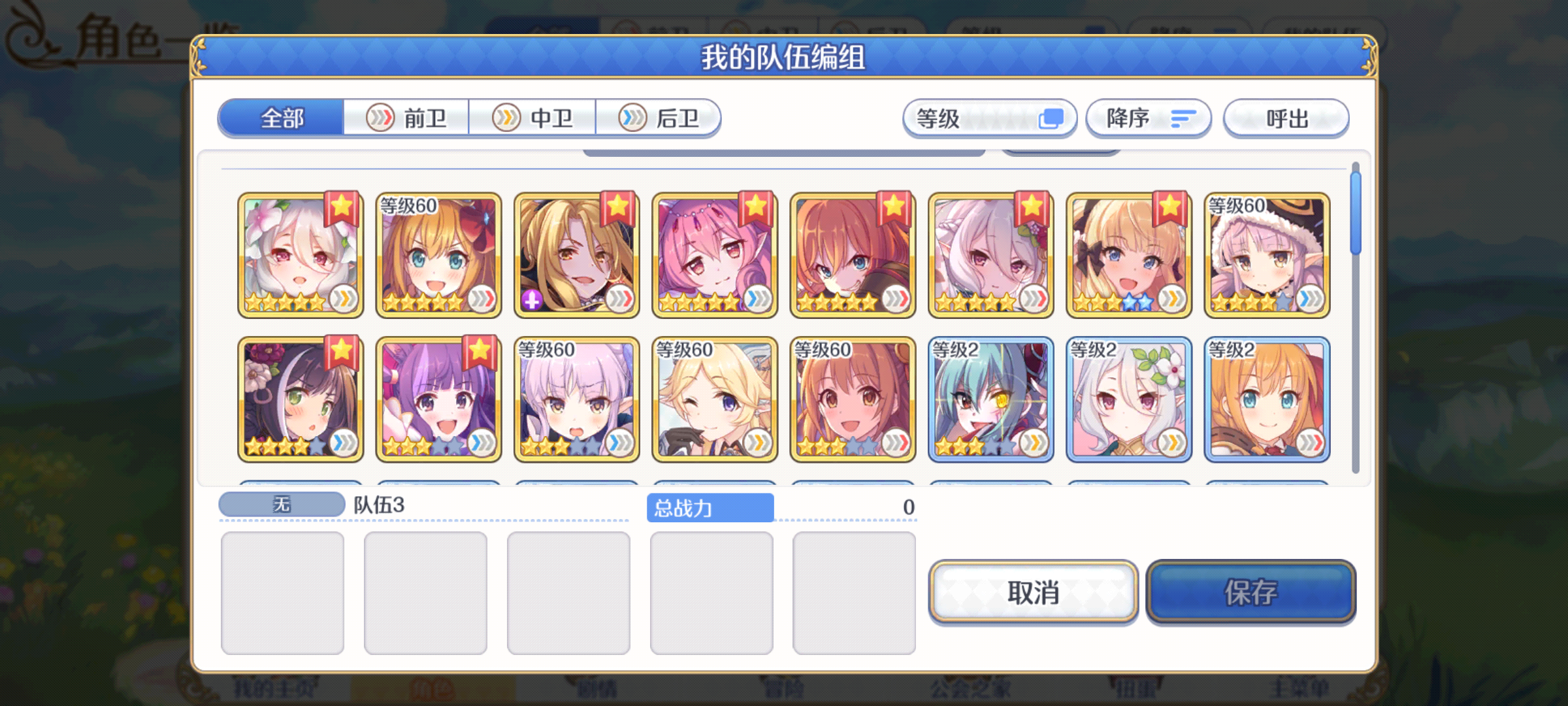Toggle the sort mode switch beside 等级
Screen dimensions: 1568x706
coord(1051,118)
